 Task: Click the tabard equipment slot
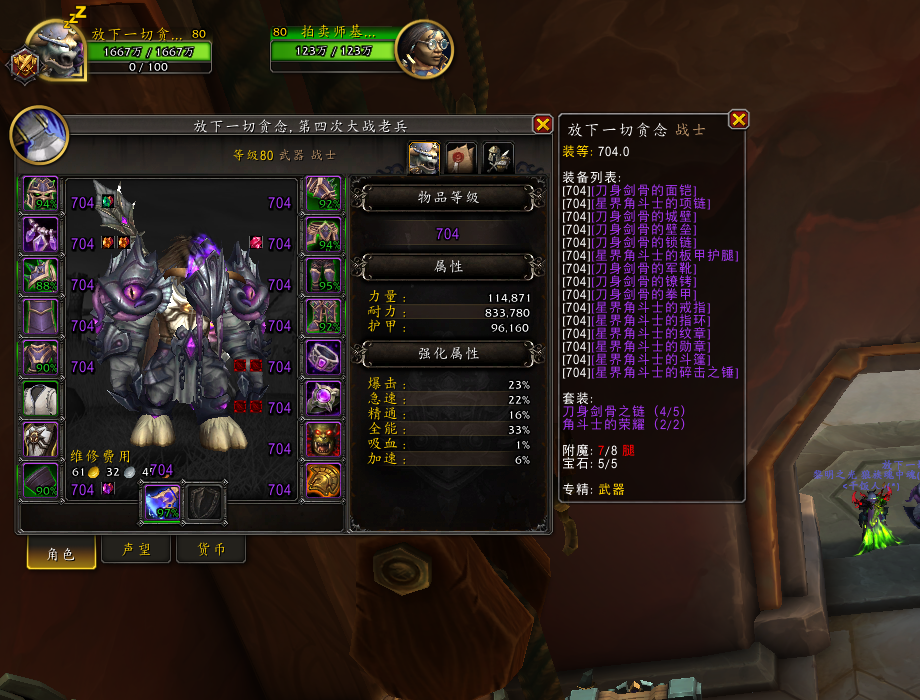tap(41, 440)
